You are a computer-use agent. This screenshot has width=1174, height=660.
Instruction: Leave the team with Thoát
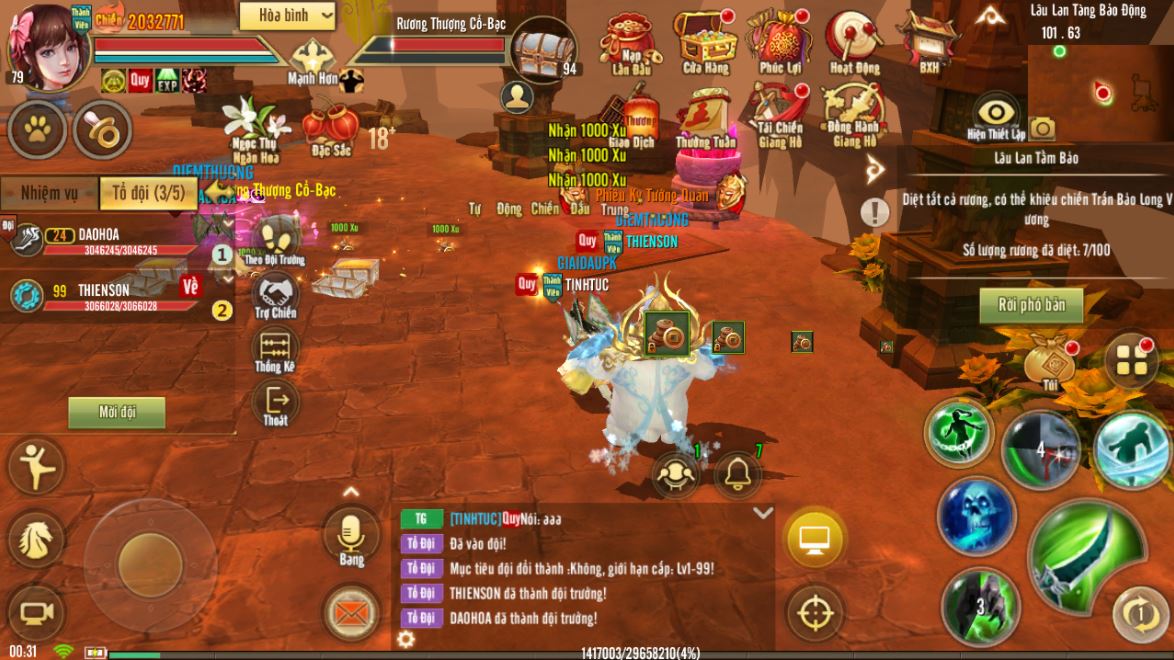pyautogui.click(x=275, y=405)
